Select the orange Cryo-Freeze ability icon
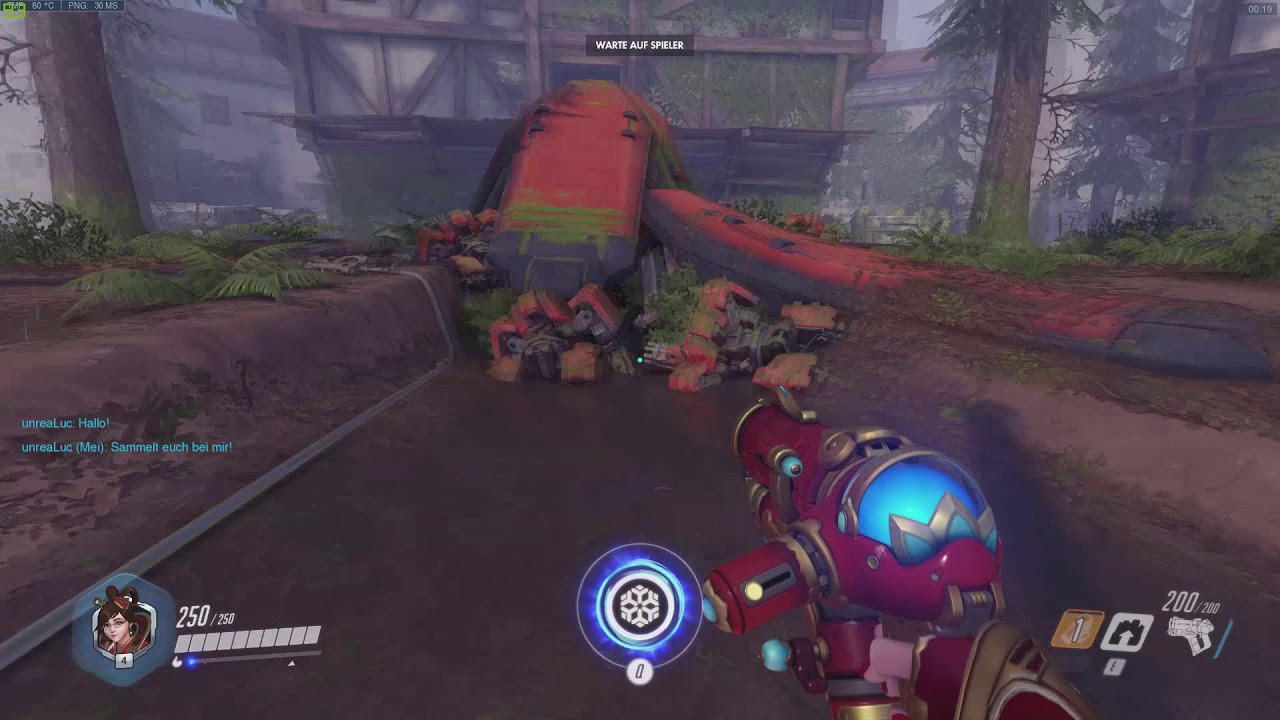The height and width of the screenshot is (720, 1280). (x=1077, y=630)
